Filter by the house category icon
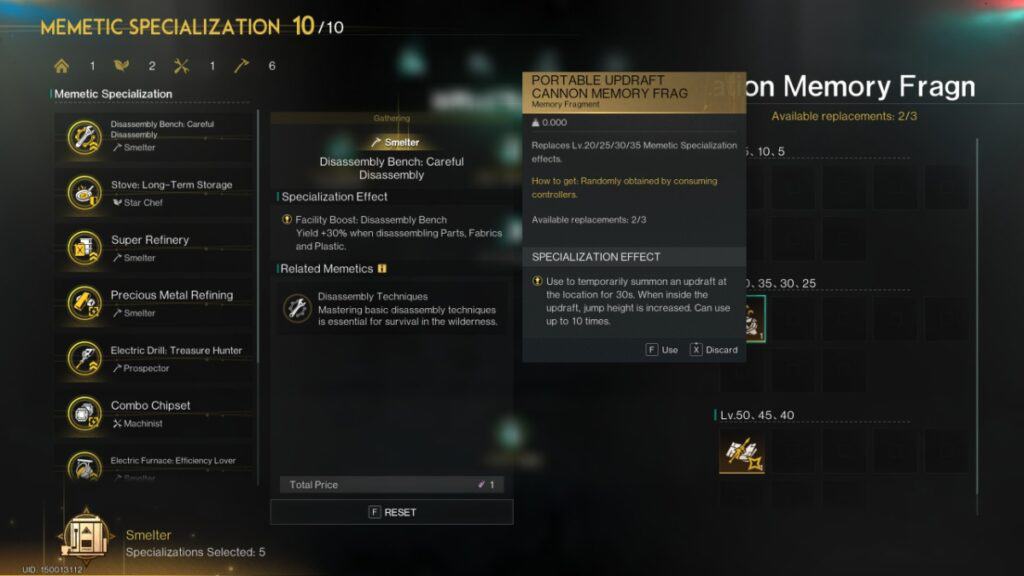 pos(62,66)
